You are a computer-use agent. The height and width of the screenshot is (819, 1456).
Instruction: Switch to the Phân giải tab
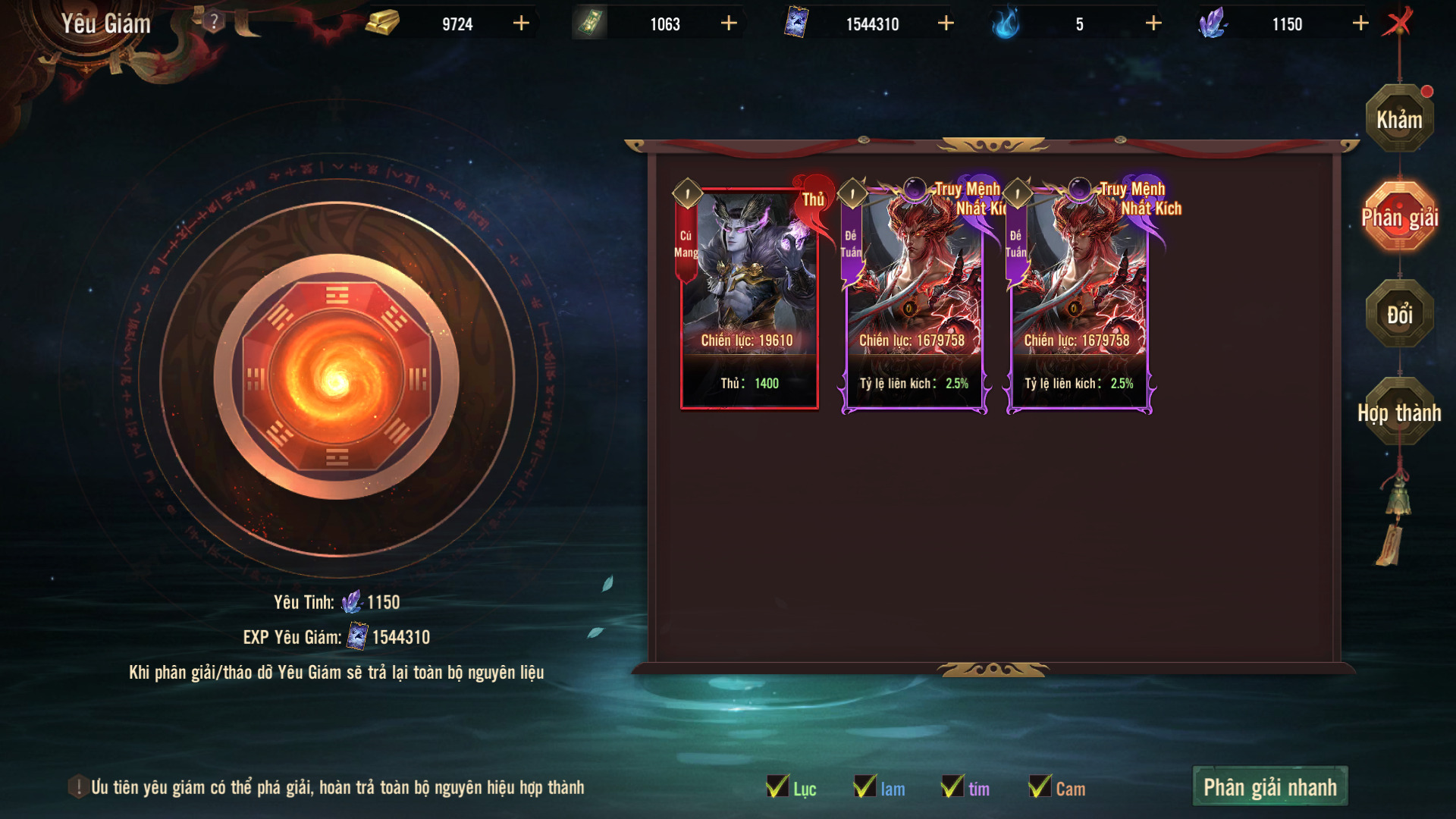click(1399, 218)
